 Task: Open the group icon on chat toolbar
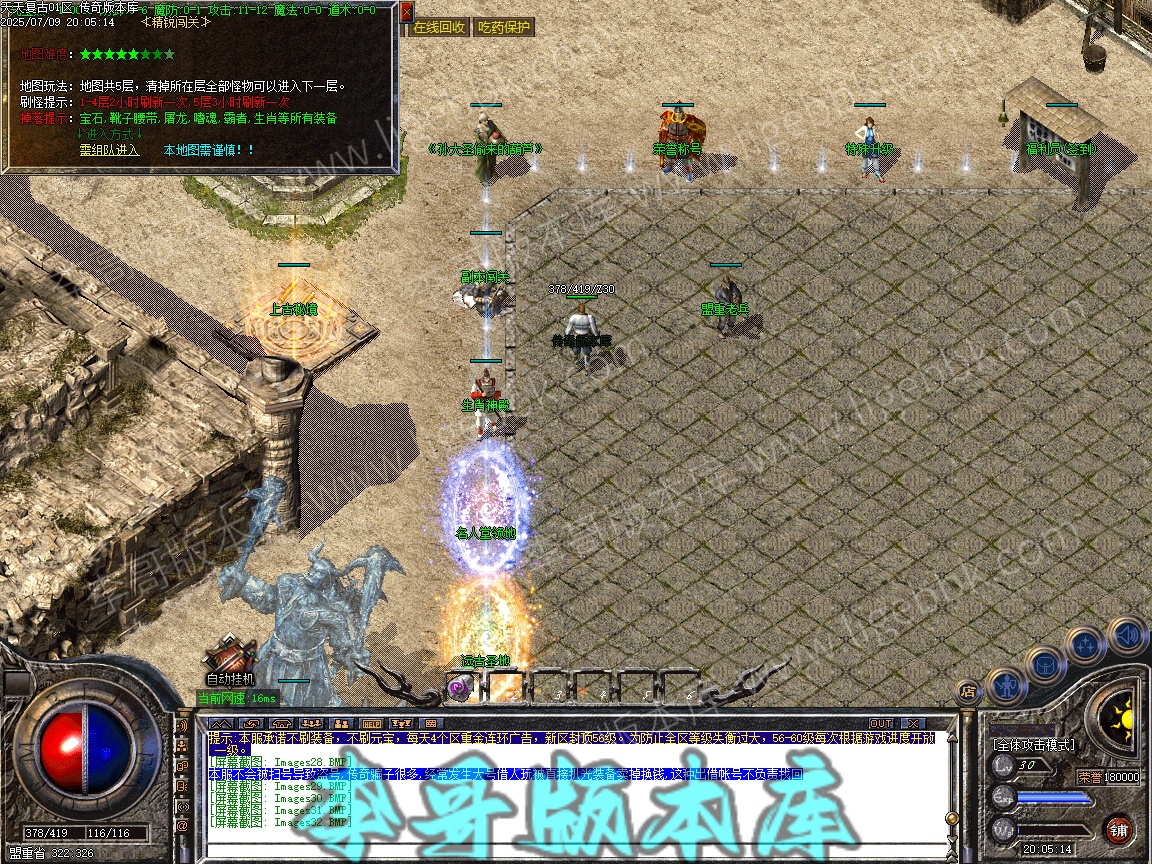341,723
